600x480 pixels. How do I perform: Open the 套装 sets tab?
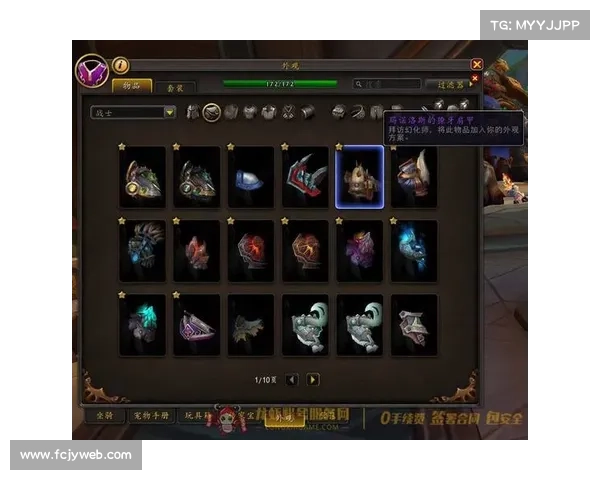[x=176, y=87]
